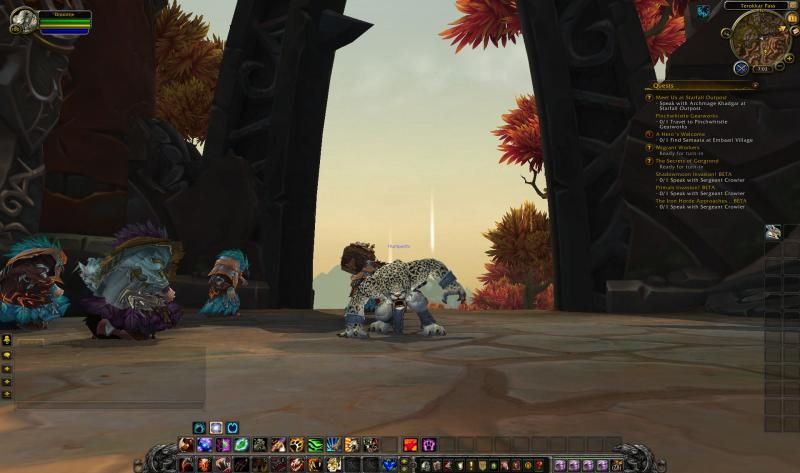This screenshot has width=800, height=473.
Task: Activate the red claw ability on the action bar
Action: (411, 445)
